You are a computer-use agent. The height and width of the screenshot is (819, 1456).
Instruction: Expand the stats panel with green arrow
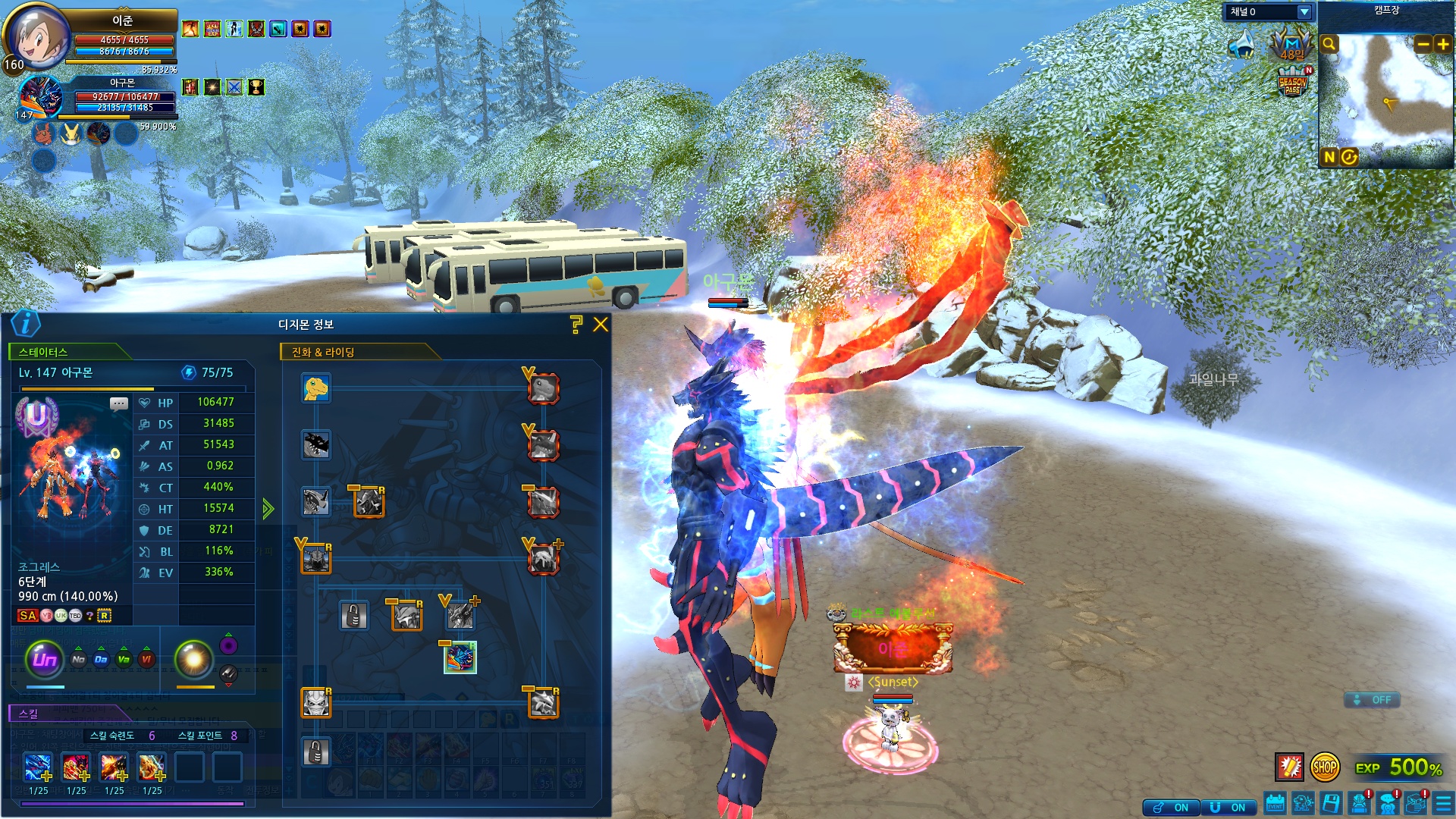click(x=268, y=508)
